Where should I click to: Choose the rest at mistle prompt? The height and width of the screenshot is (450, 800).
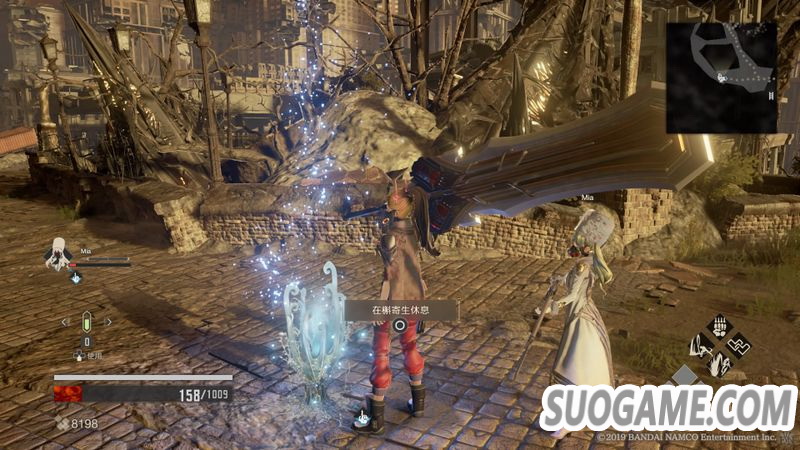(x=400, y=311)
